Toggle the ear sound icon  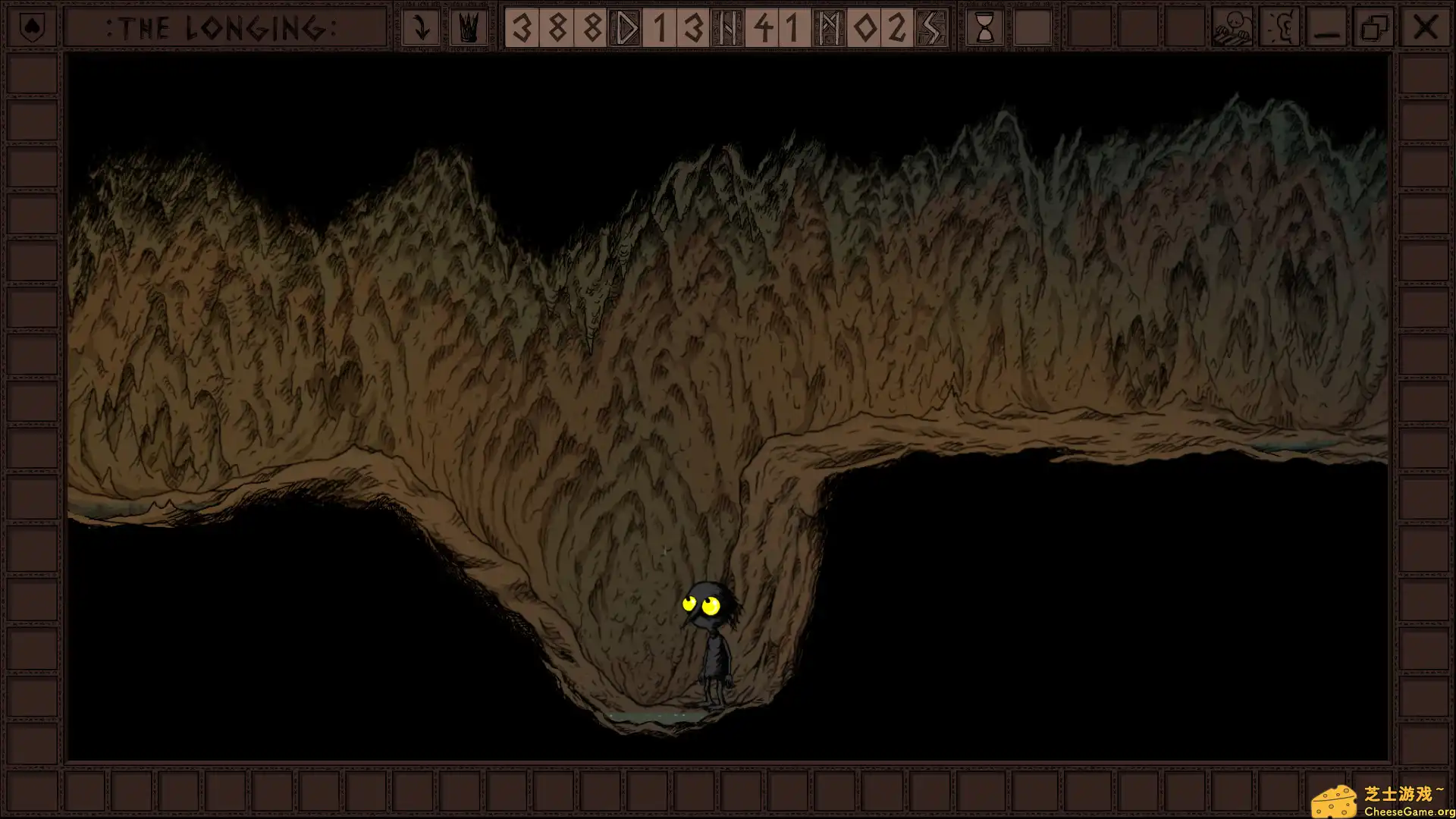coord(1280,28)
